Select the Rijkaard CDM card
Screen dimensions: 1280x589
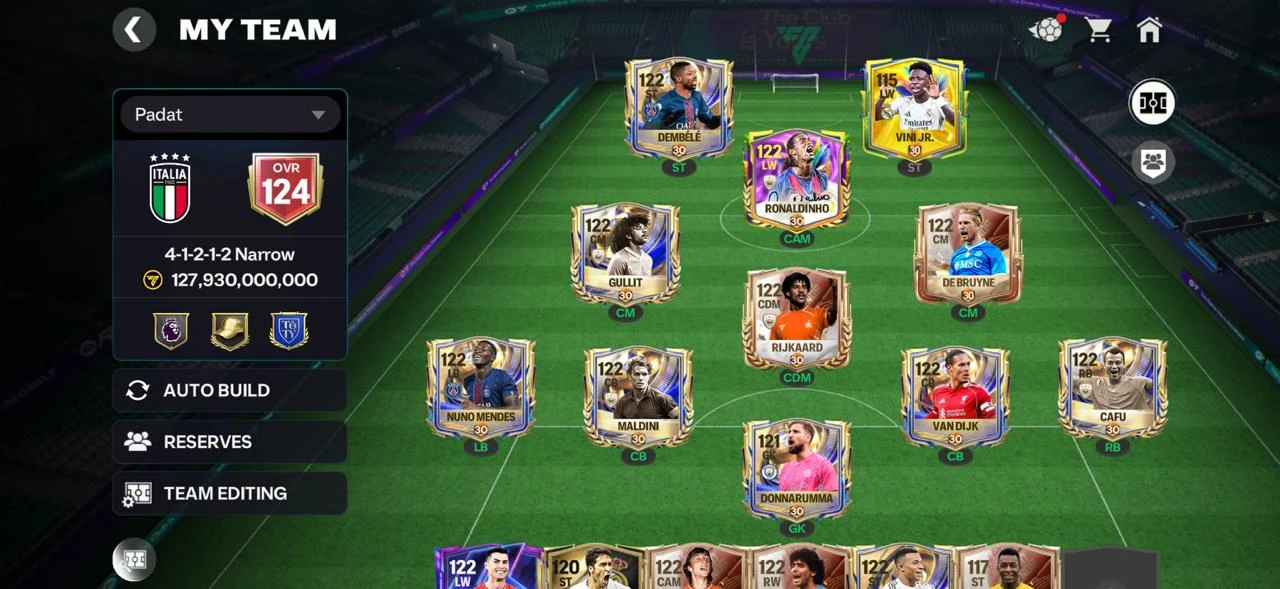796,318
